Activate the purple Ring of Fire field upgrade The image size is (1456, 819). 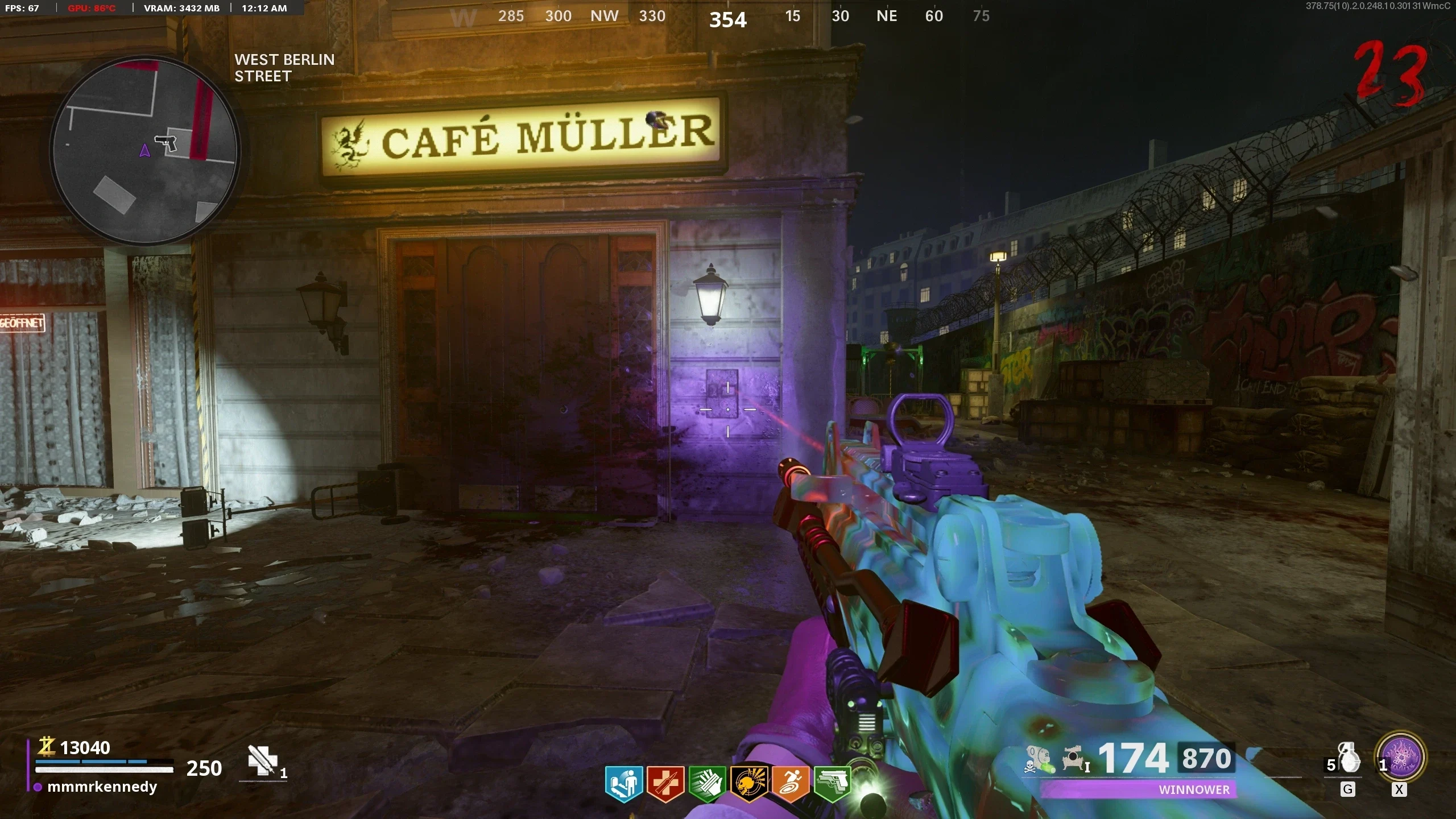coord(1400,757)
